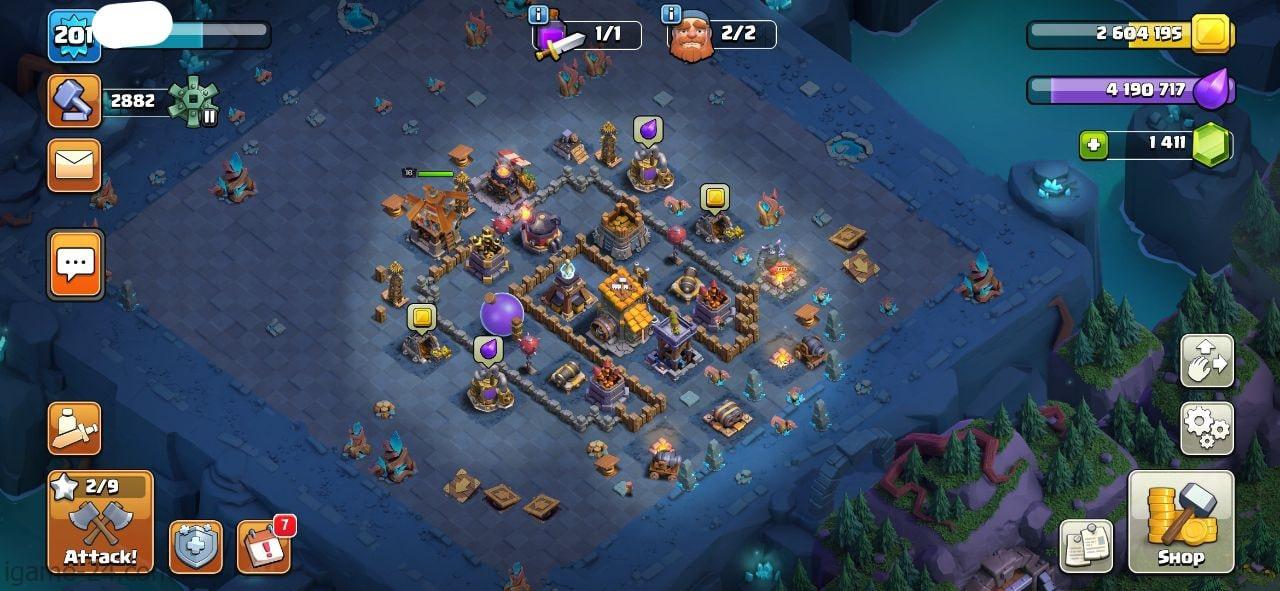The width and height of the screenshot is (1280, 591).
Task: Open the Settings gears button
Action: 1207,429
